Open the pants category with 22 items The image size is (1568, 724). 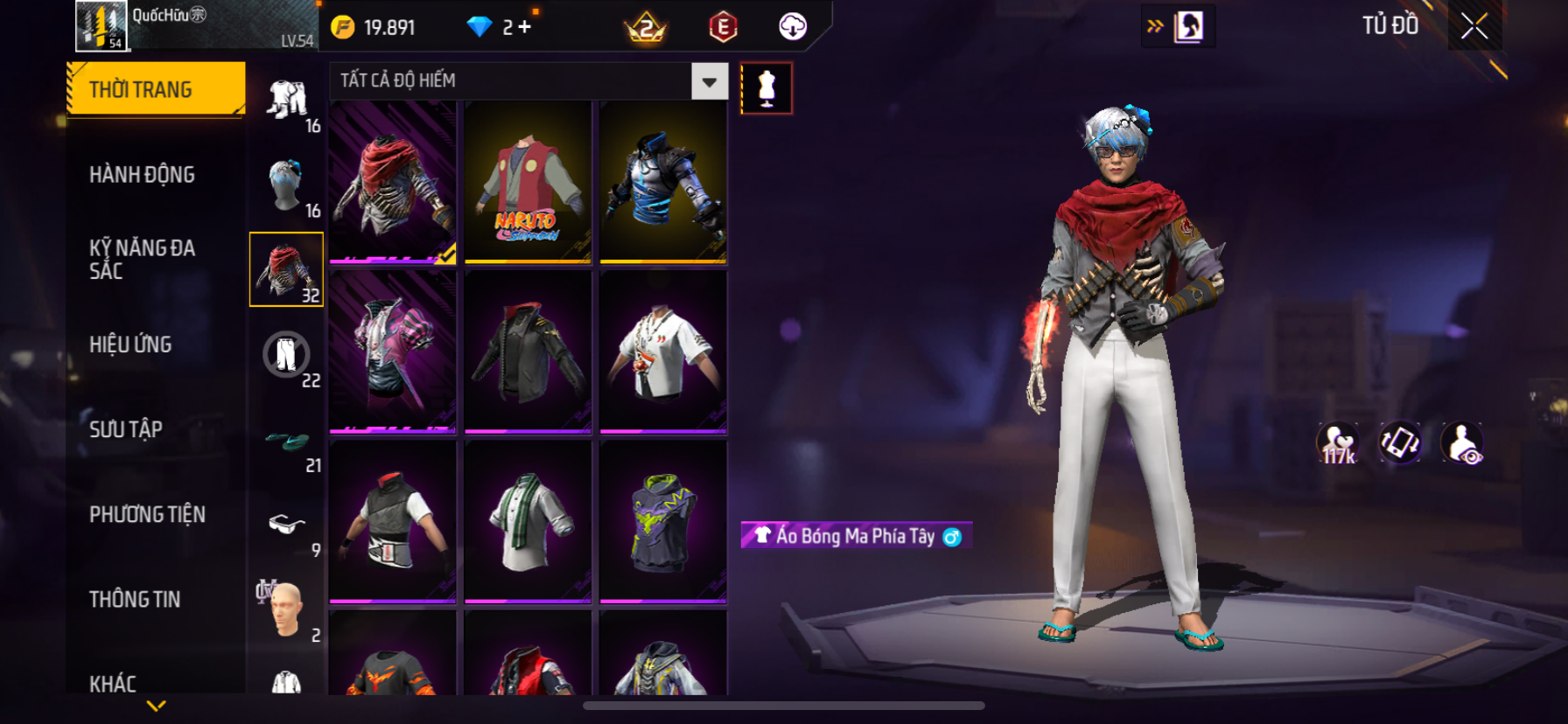[x=287, y=356]
